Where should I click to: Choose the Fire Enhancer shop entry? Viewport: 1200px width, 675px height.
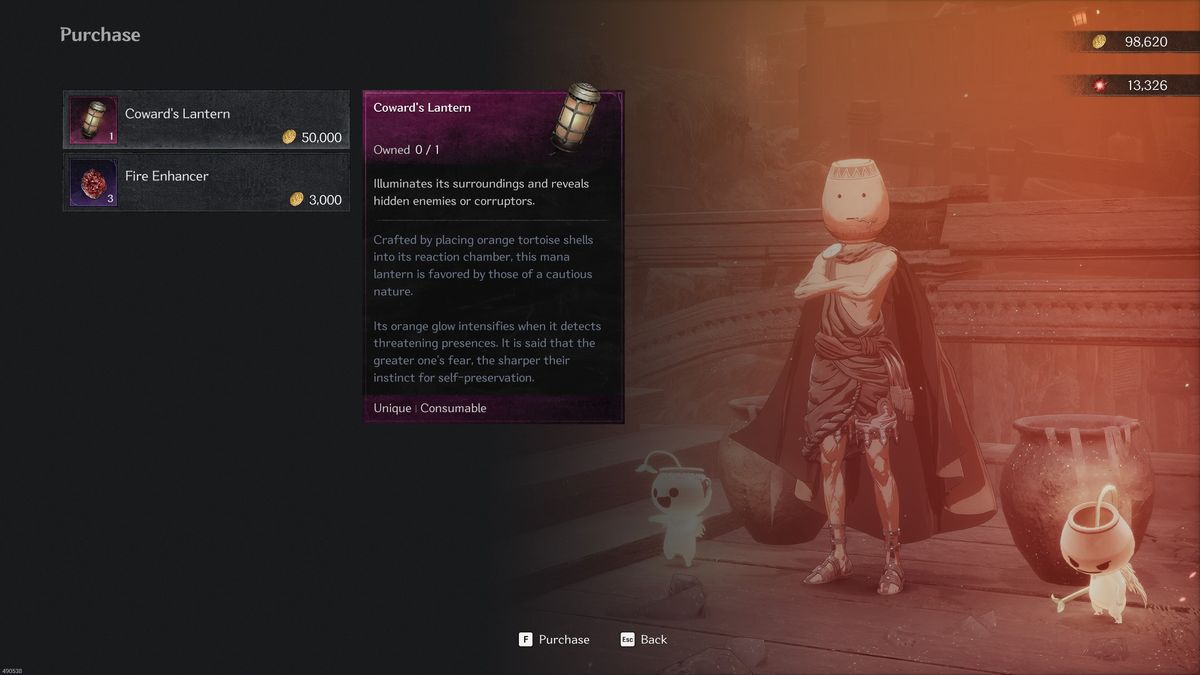207,182
